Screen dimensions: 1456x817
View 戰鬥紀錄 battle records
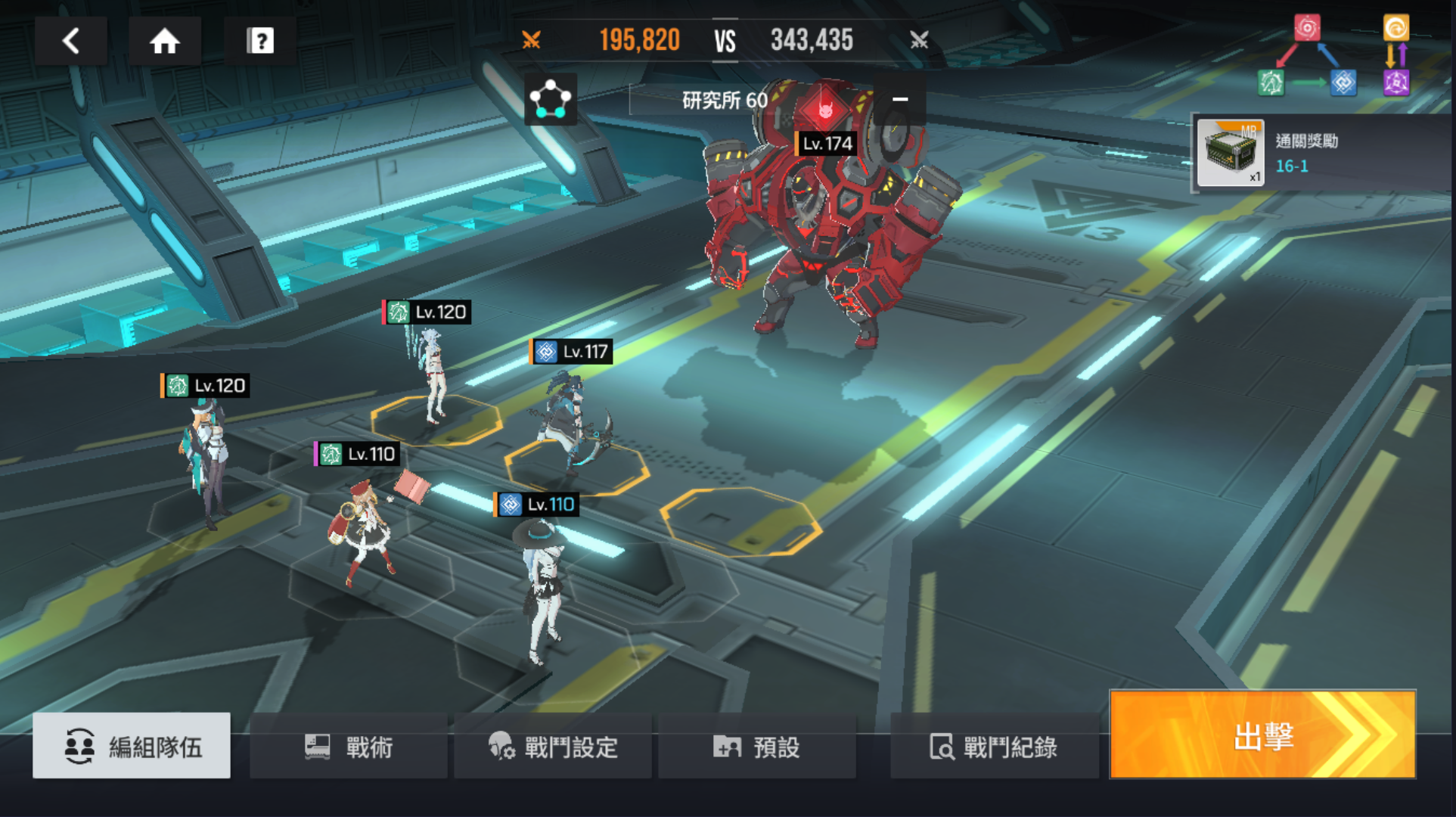click(993, 747)
